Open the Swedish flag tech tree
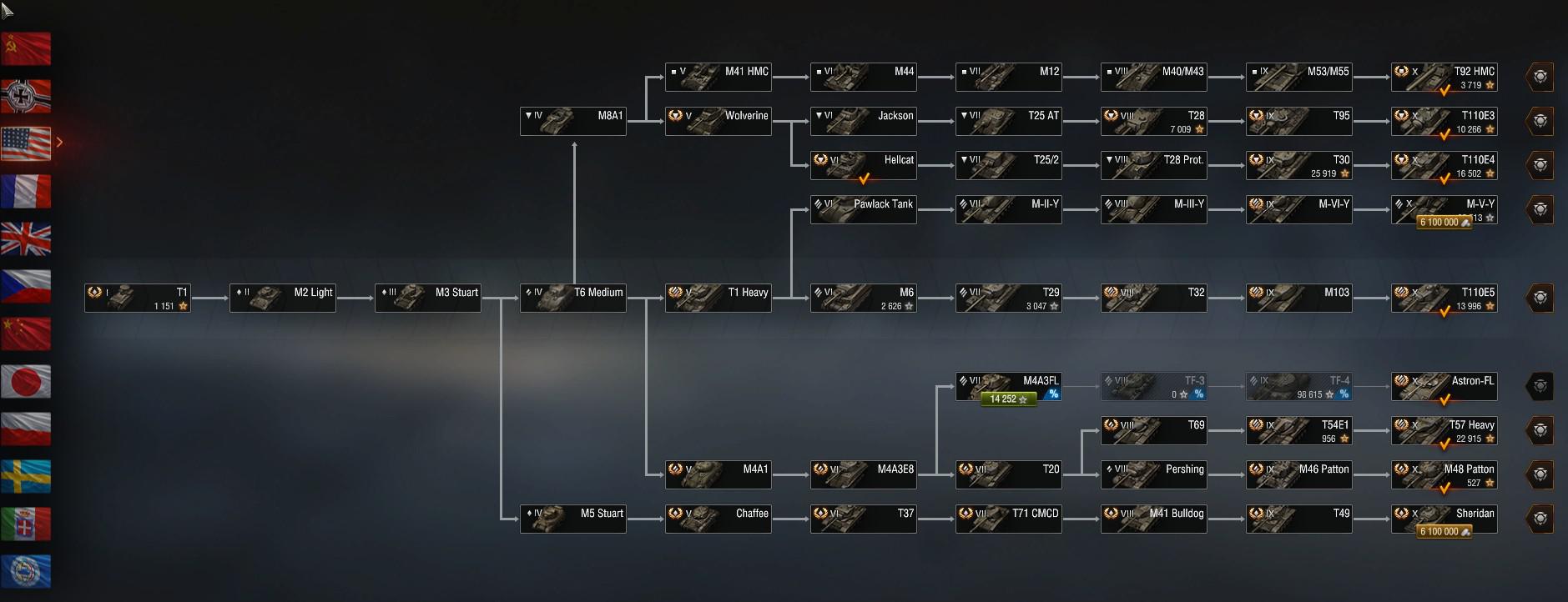Image resolution: width=1568 pixels, height=602 pixels. [26, 477]
